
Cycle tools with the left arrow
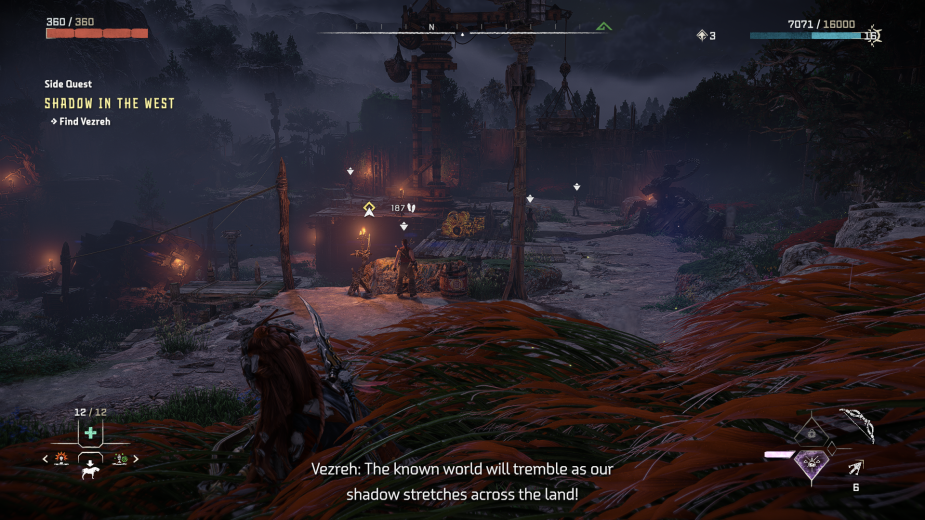pyautogui.click(x=45, y=459)
